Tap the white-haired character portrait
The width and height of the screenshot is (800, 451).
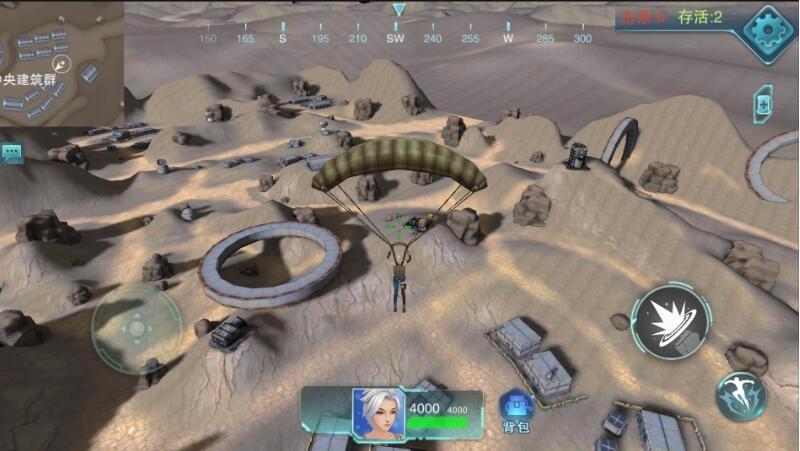click(x=378, y=412)
